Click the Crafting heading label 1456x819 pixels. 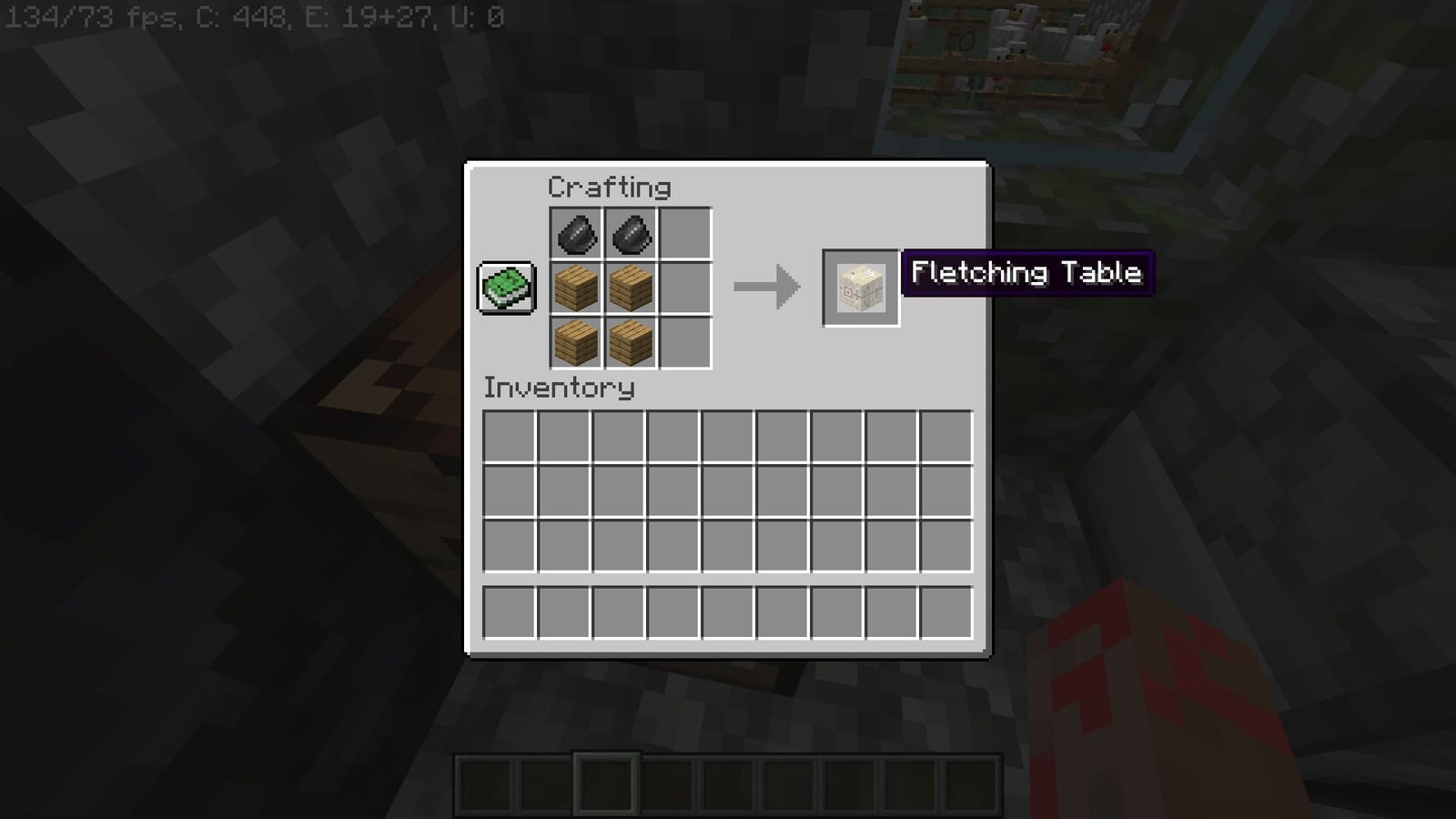[608, 186]
